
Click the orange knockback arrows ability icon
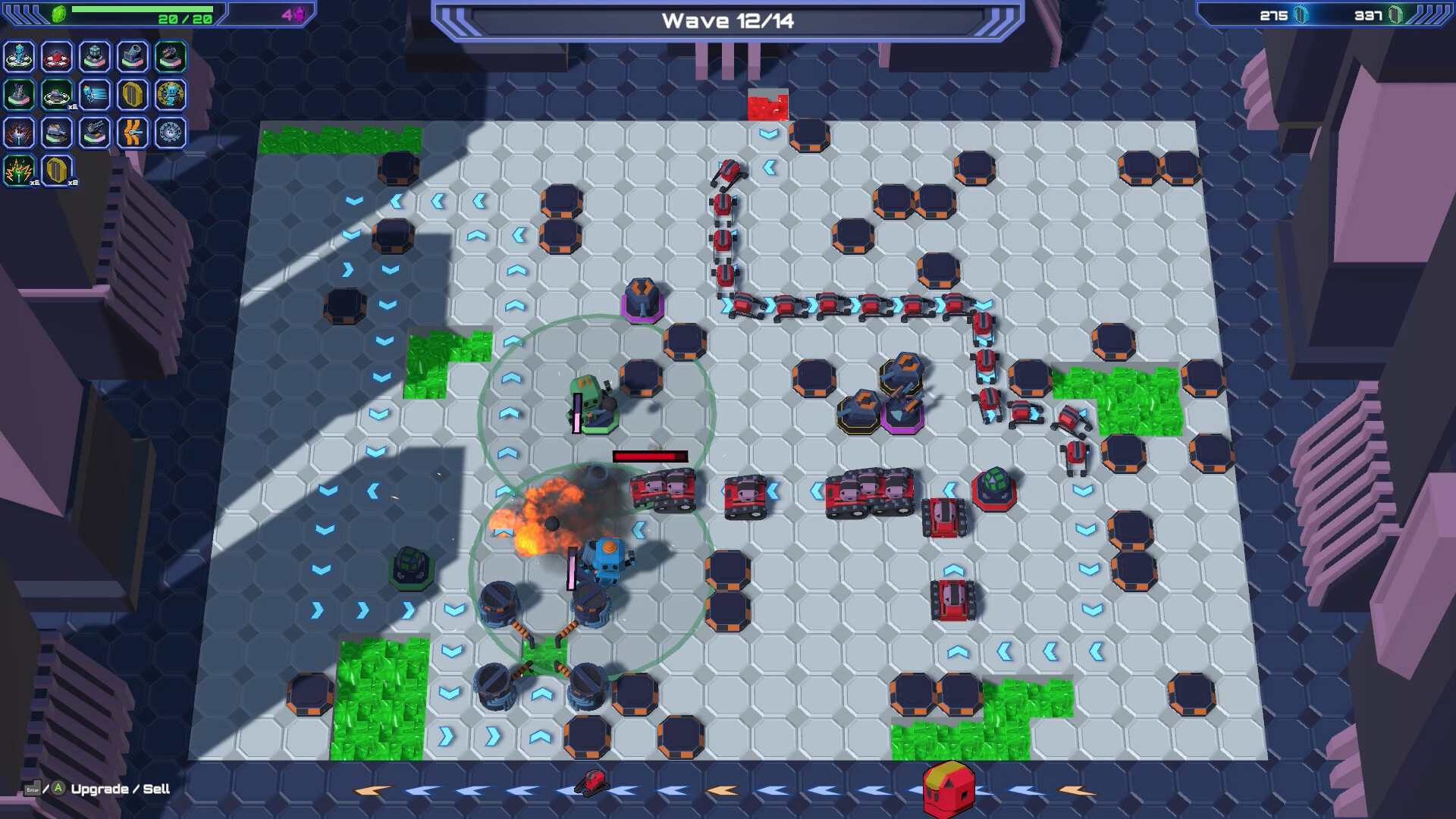pyautogui.click(x=131, y=133)
